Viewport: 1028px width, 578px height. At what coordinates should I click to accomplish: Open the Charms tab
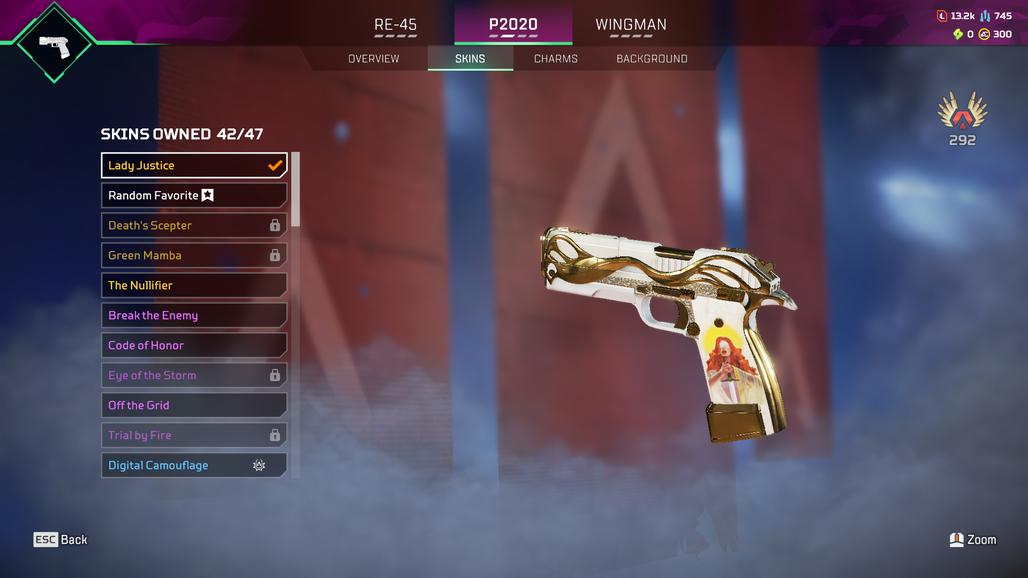[555, 59]
